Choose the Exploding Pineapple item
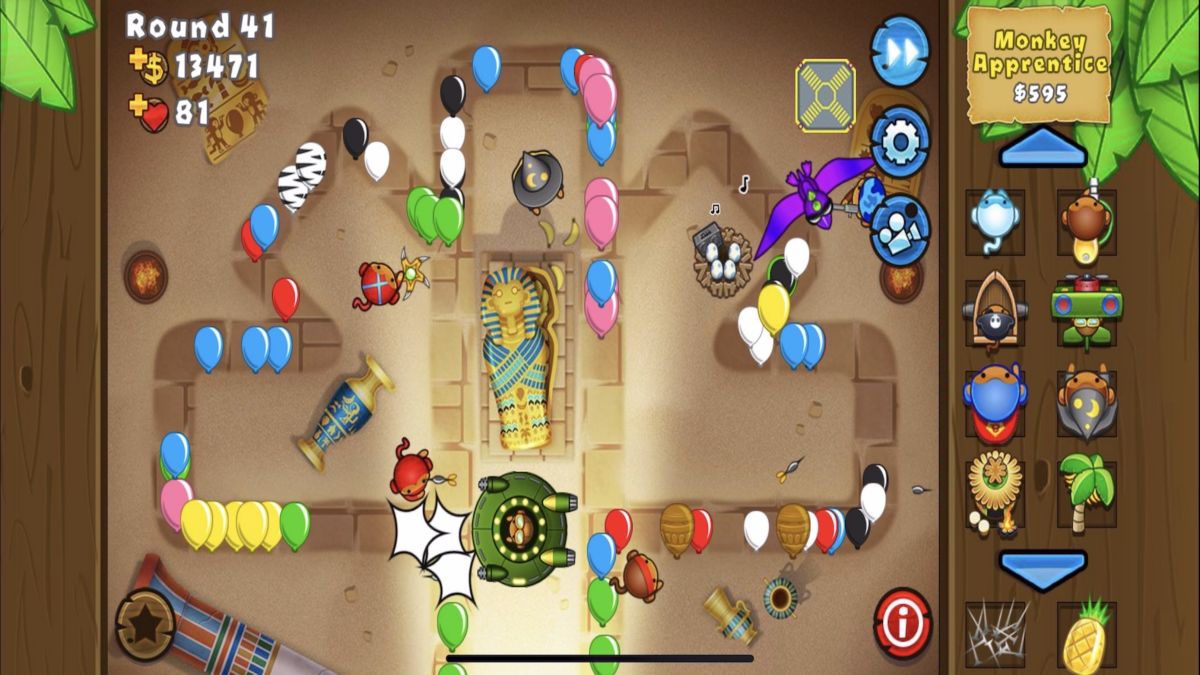This screenshot has height=675, width=1200. coord(1087,634)
